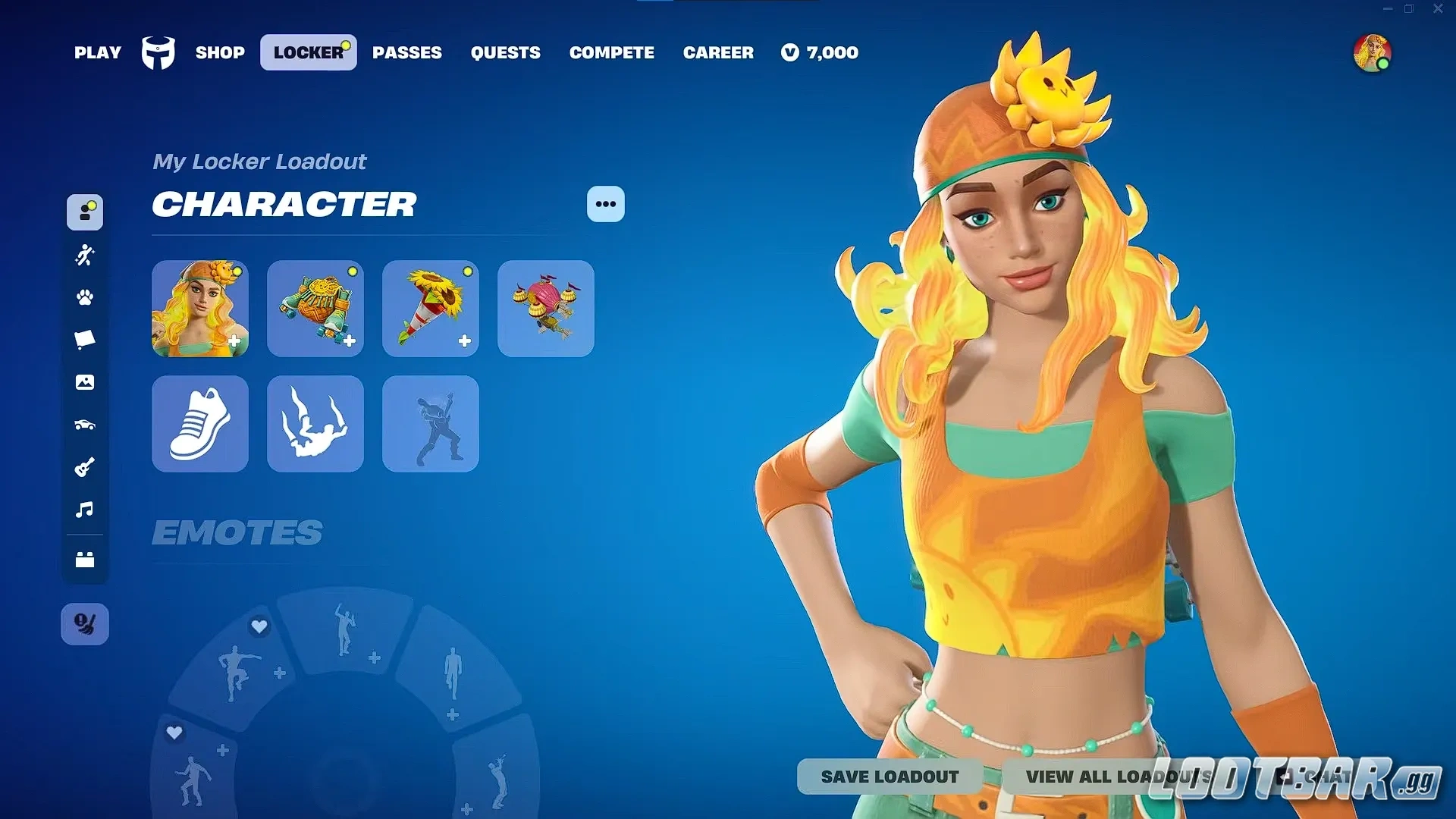This screenshot has height=819, width=1456.
Task: Open the pets locker category
Action: 85,298
